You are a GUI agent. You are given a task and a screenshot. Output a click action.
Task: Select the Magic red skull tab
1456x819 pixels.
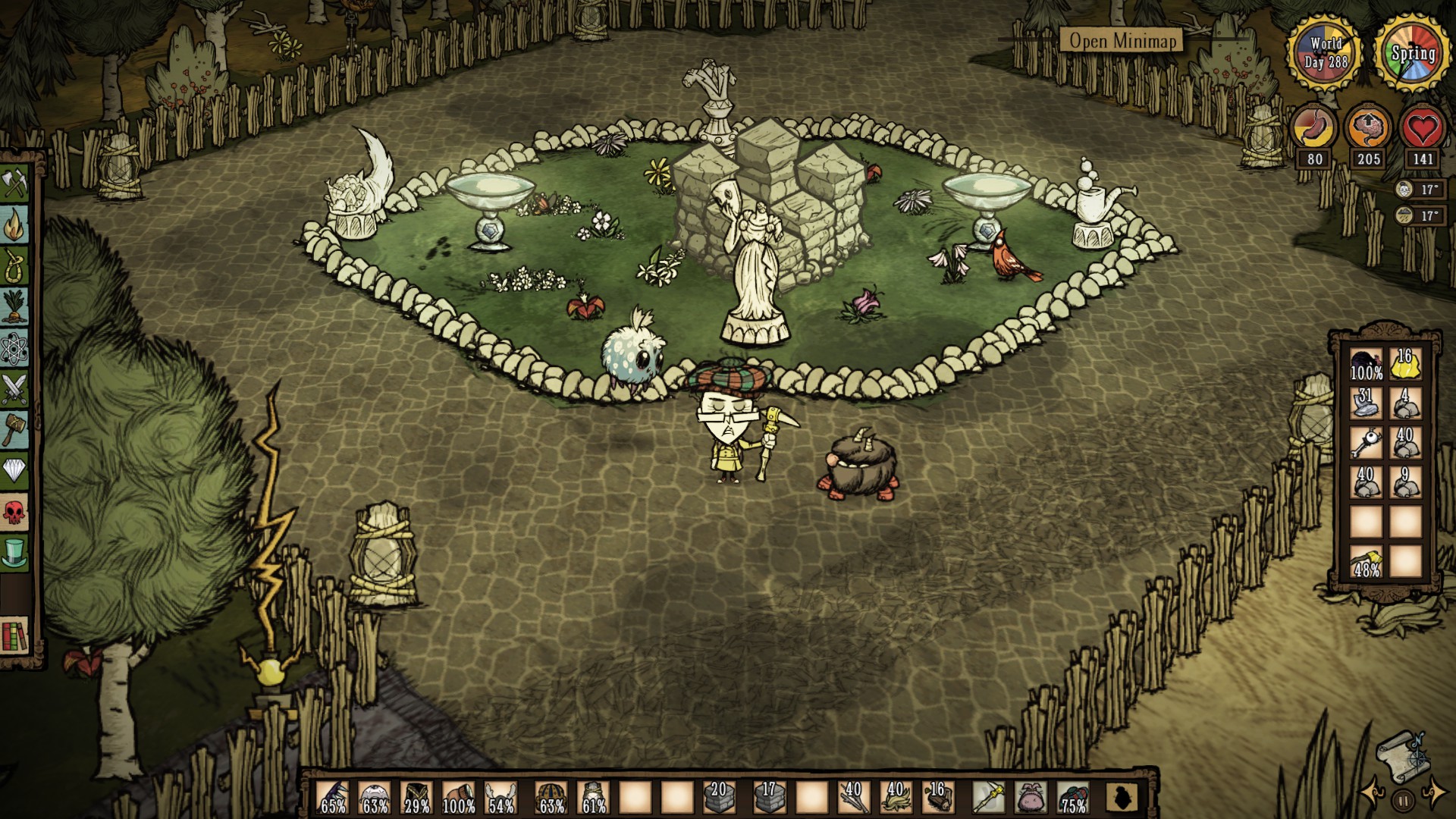(x=14, y=512)
